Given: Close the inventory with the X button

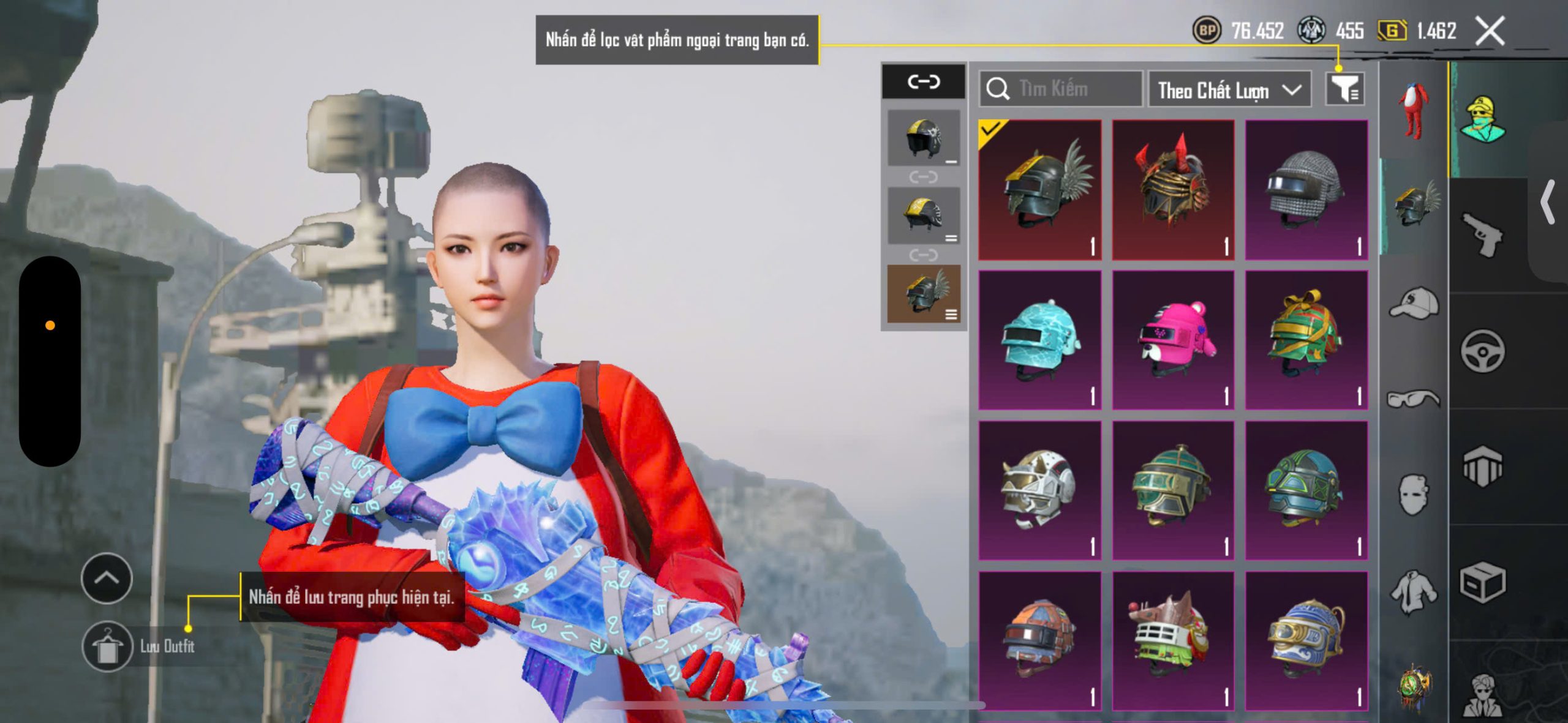Looking at the screenshot, I should (x=1490, y=31).
